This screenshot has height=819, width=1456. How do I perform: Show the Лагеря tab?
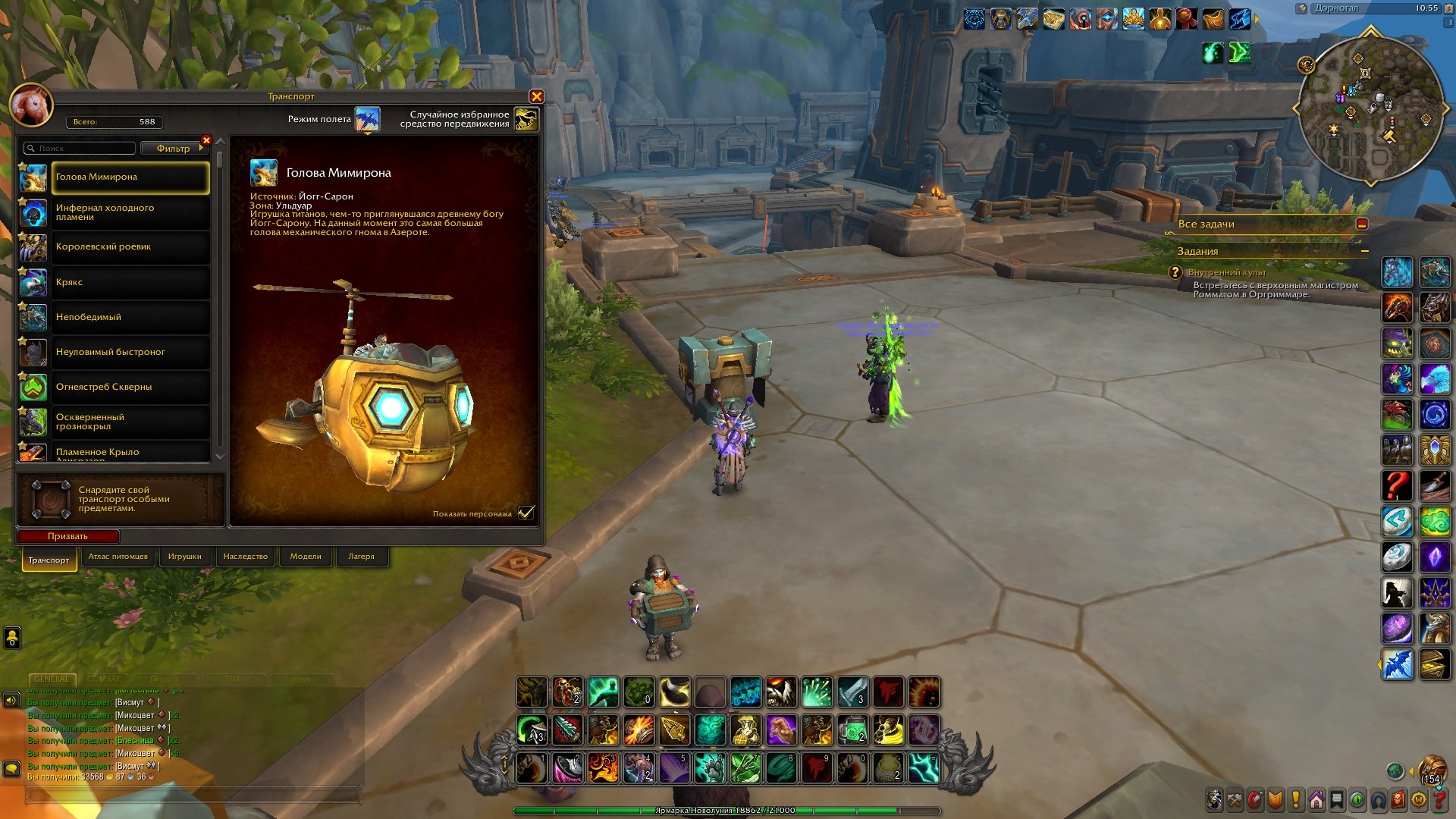[361, 557]
